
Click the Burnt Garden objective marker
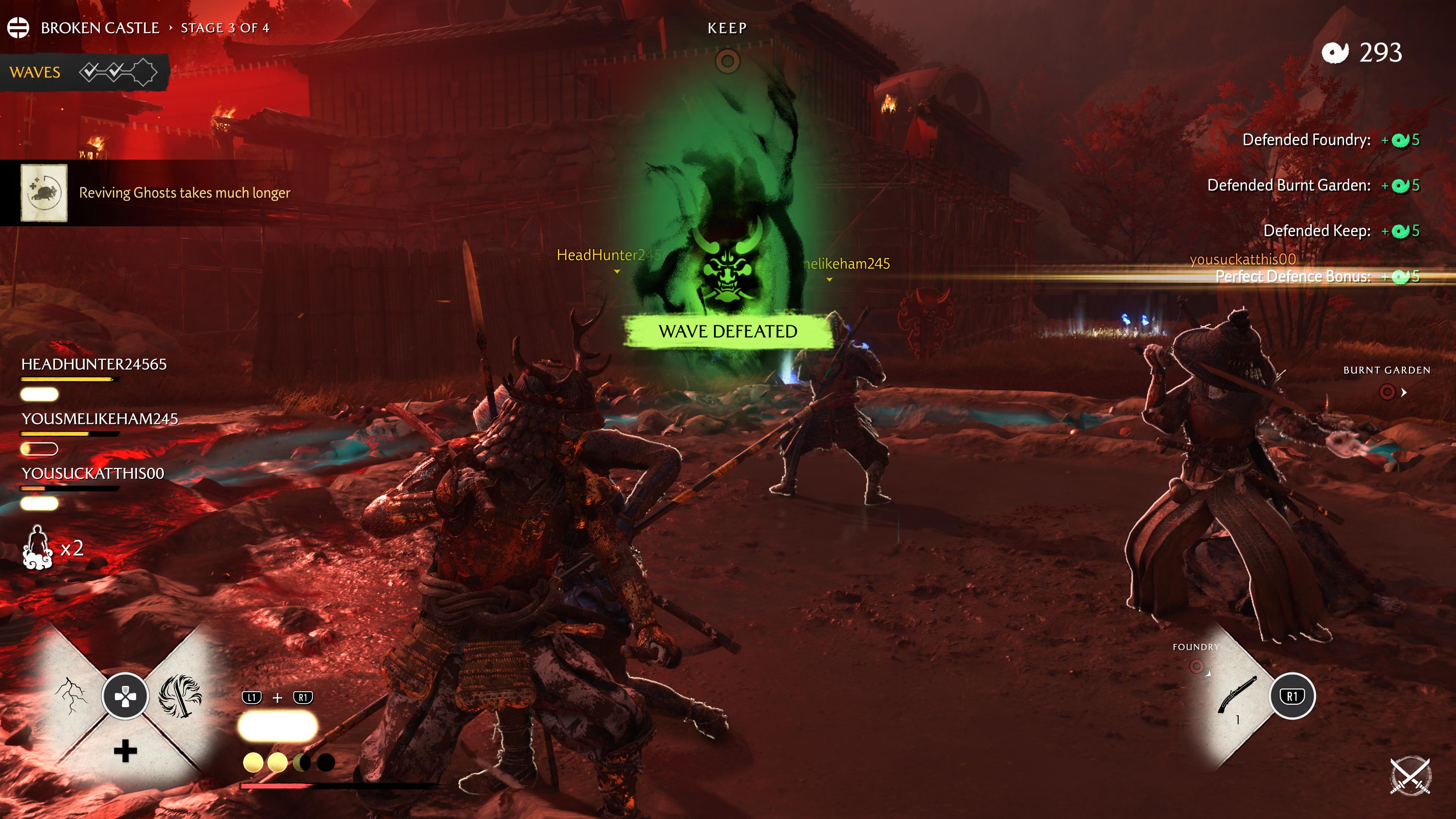1387,392
